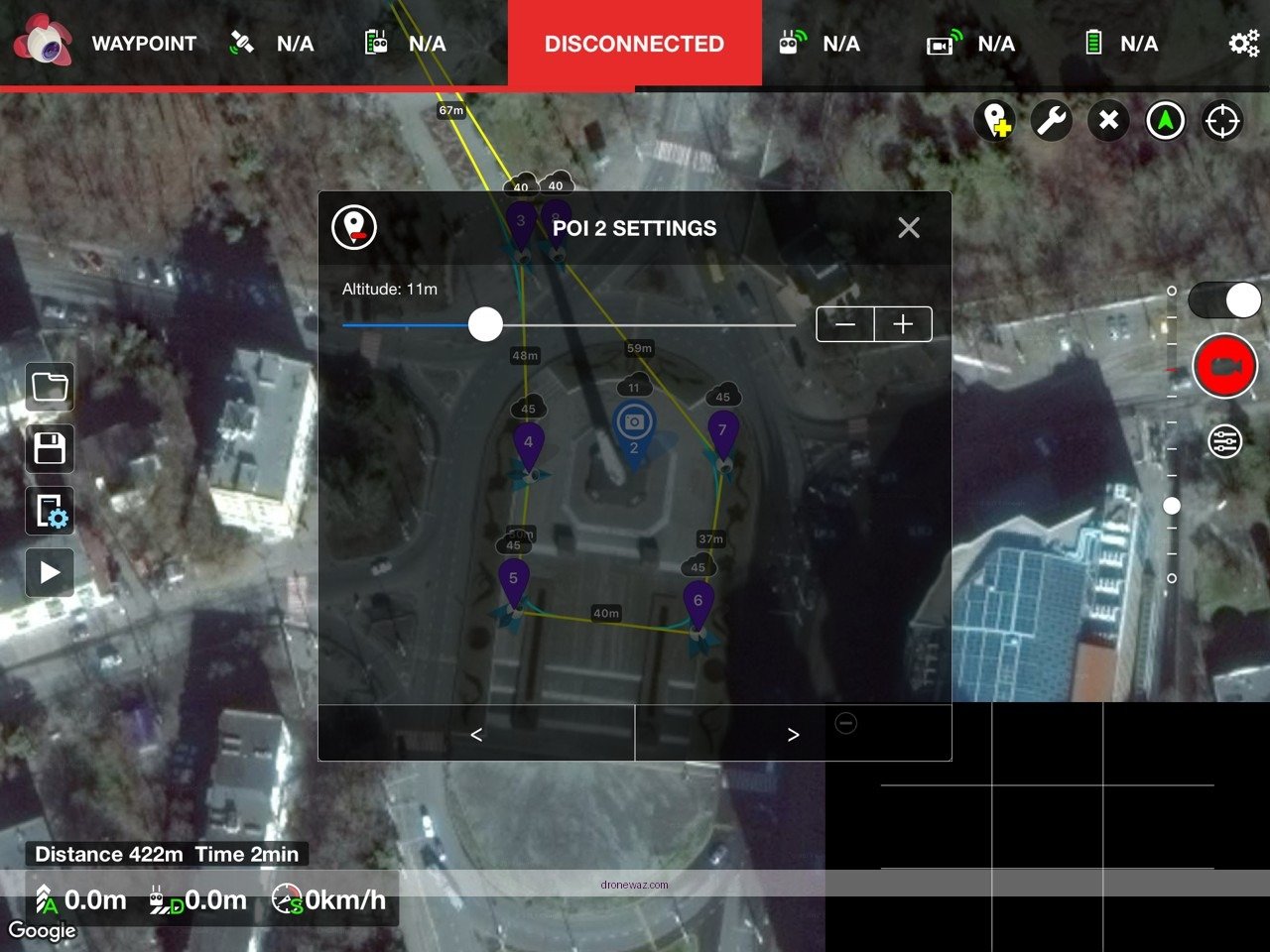
Task: Increase altitude with the plus stepper
Action: [x=902, y=324]
